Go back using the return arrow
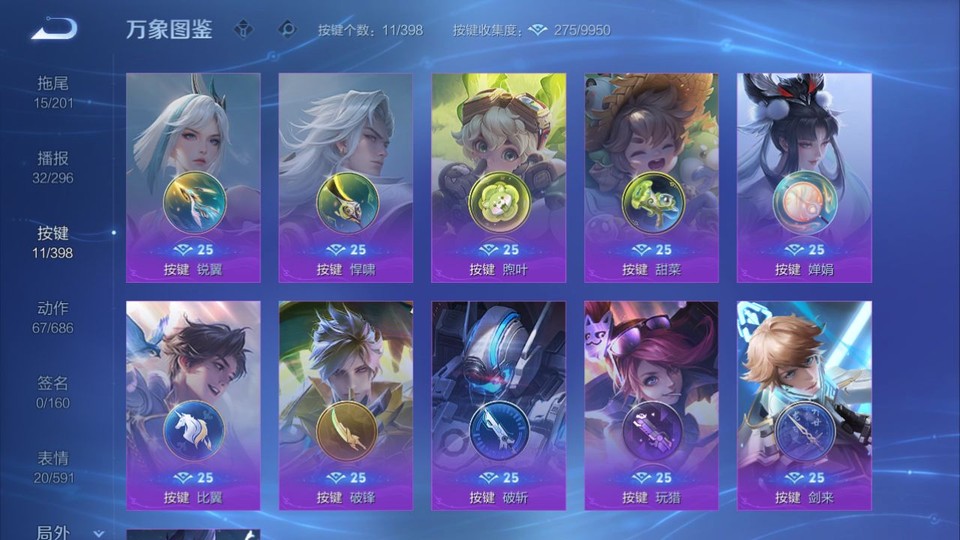The image size is (960, 540). tap(54, 29)
